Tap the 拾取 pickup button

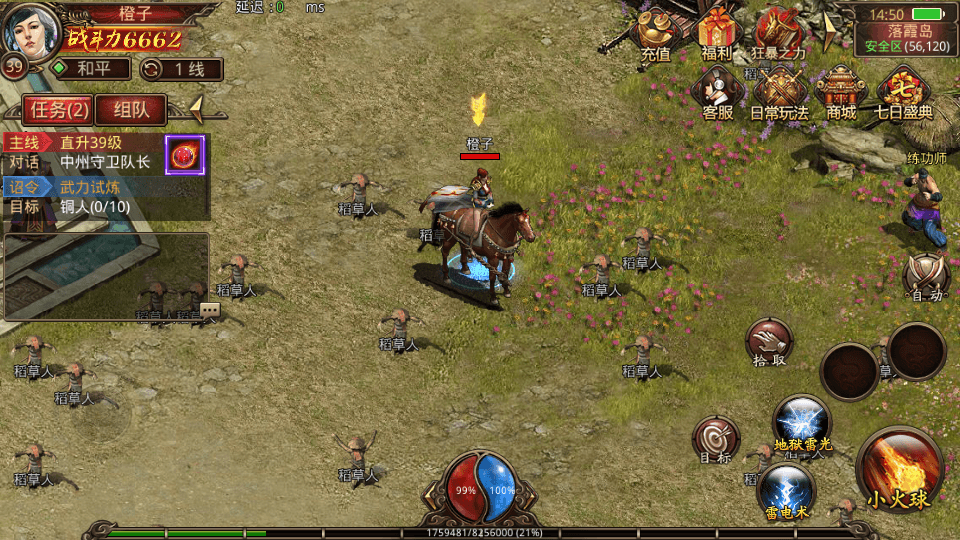point(769,345)
